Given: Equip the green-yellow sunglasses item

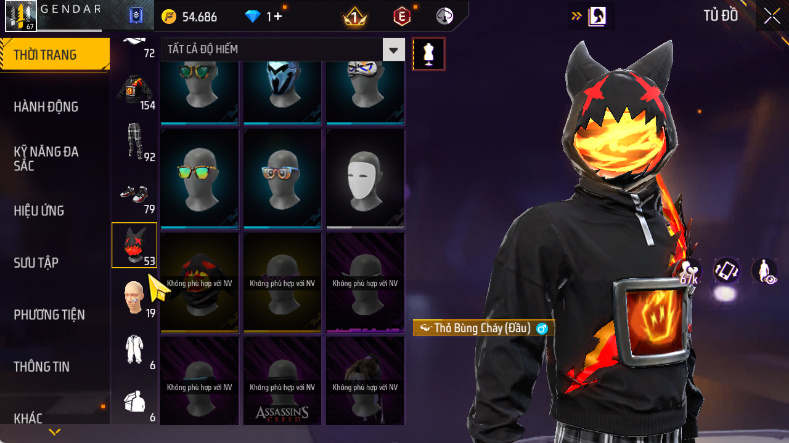Looking at the screenshot, I should point(198,178).
